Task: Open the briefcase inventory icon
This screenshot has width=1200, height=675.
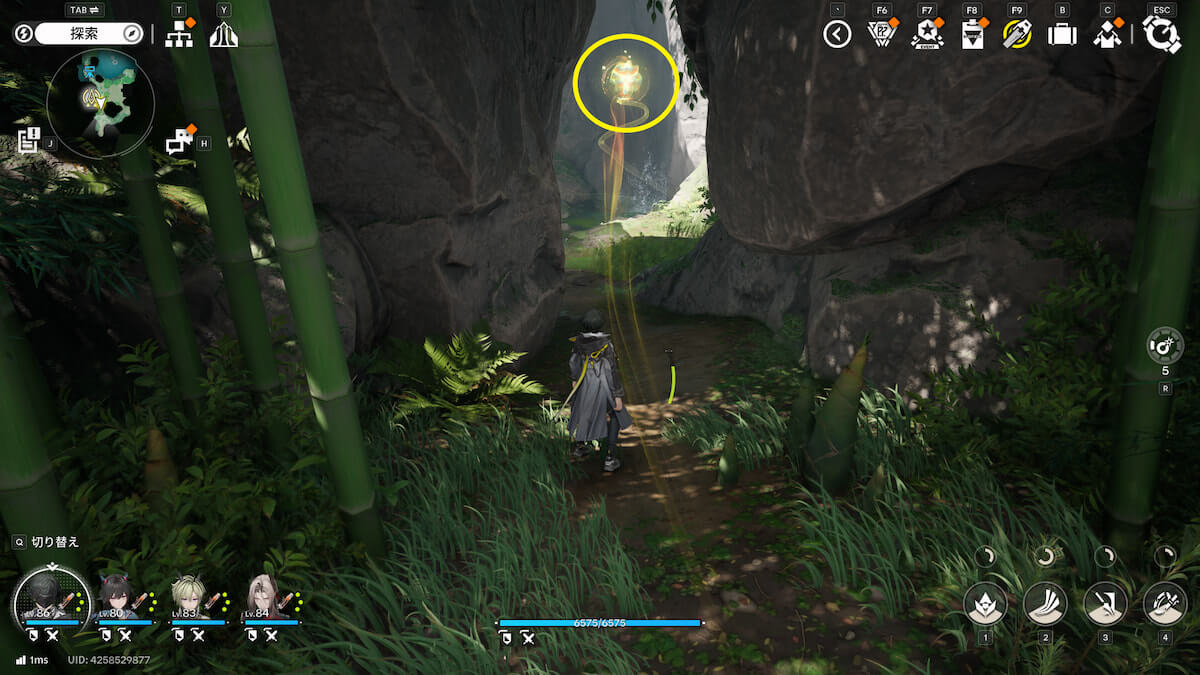Action: (1061, 34)
